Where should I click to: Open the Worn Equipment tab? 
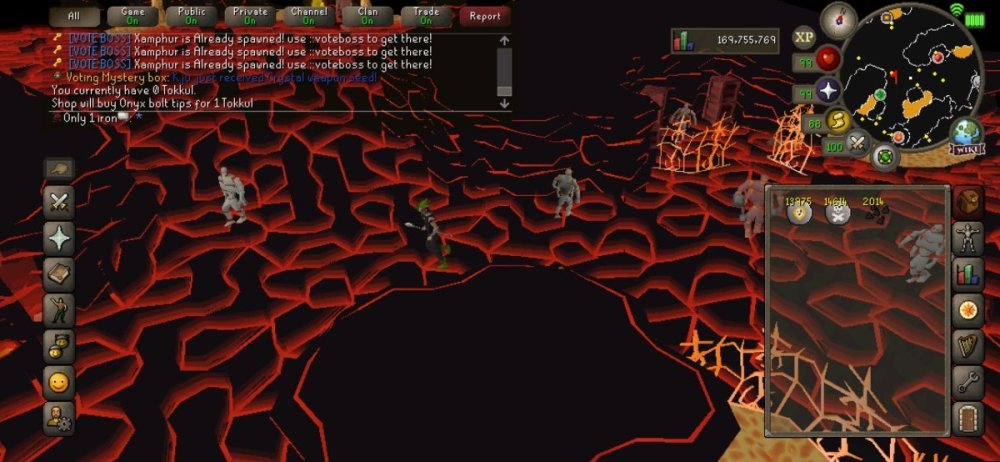967,238
